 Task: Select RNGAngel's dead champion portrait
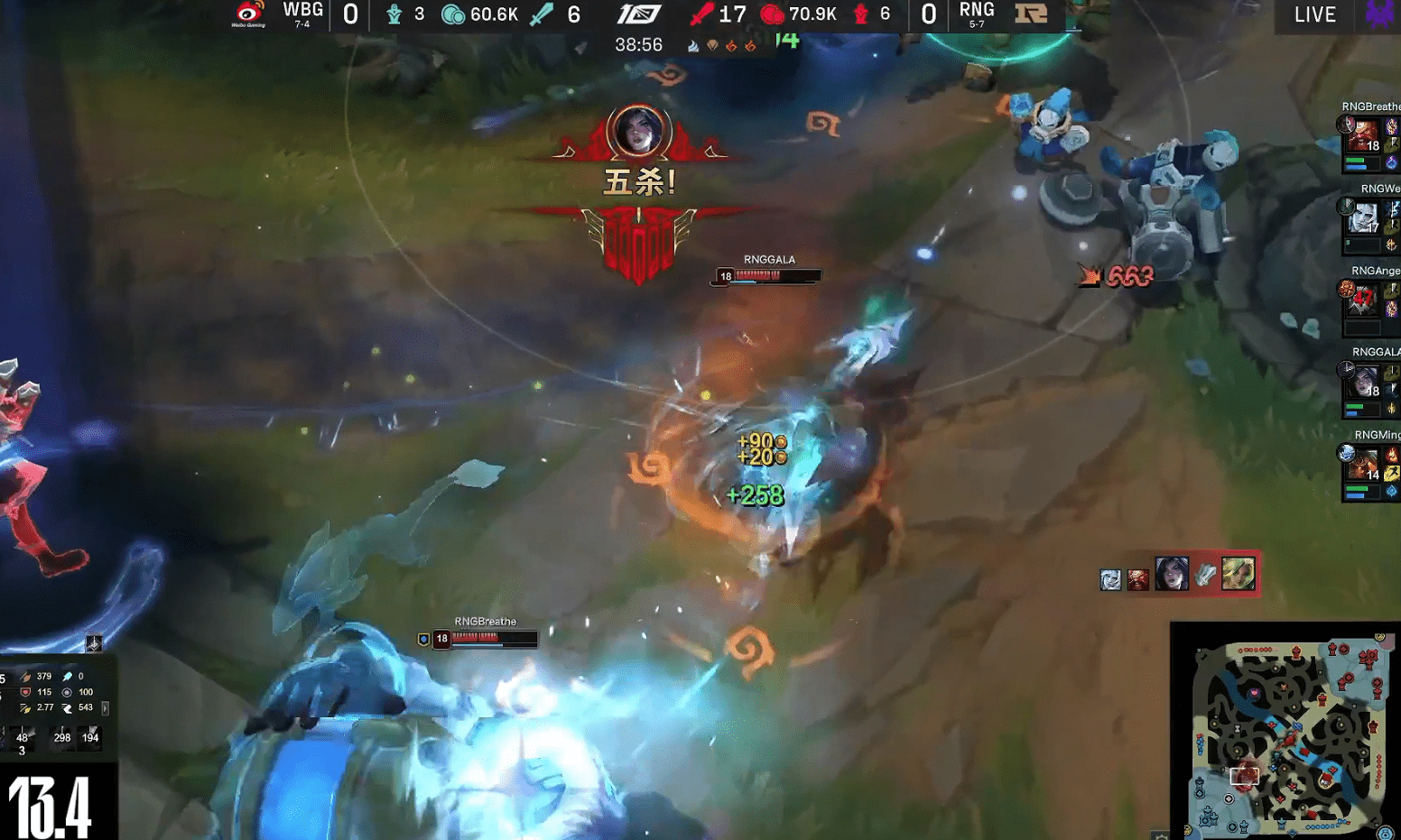1361,300
